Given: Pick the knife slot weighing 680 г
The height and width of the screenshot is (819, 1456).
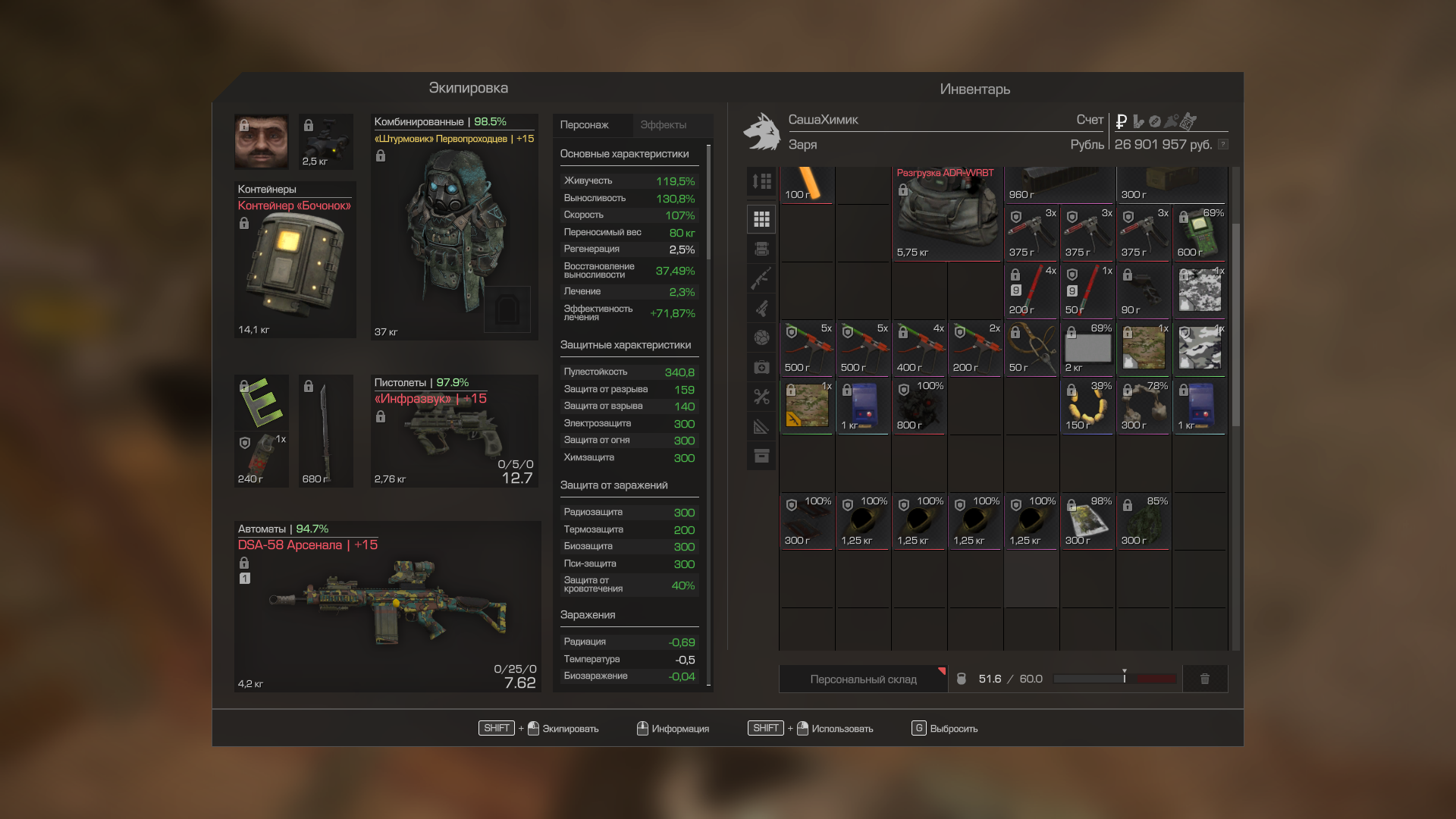Looking at the screenshot, I should point(325,431).
